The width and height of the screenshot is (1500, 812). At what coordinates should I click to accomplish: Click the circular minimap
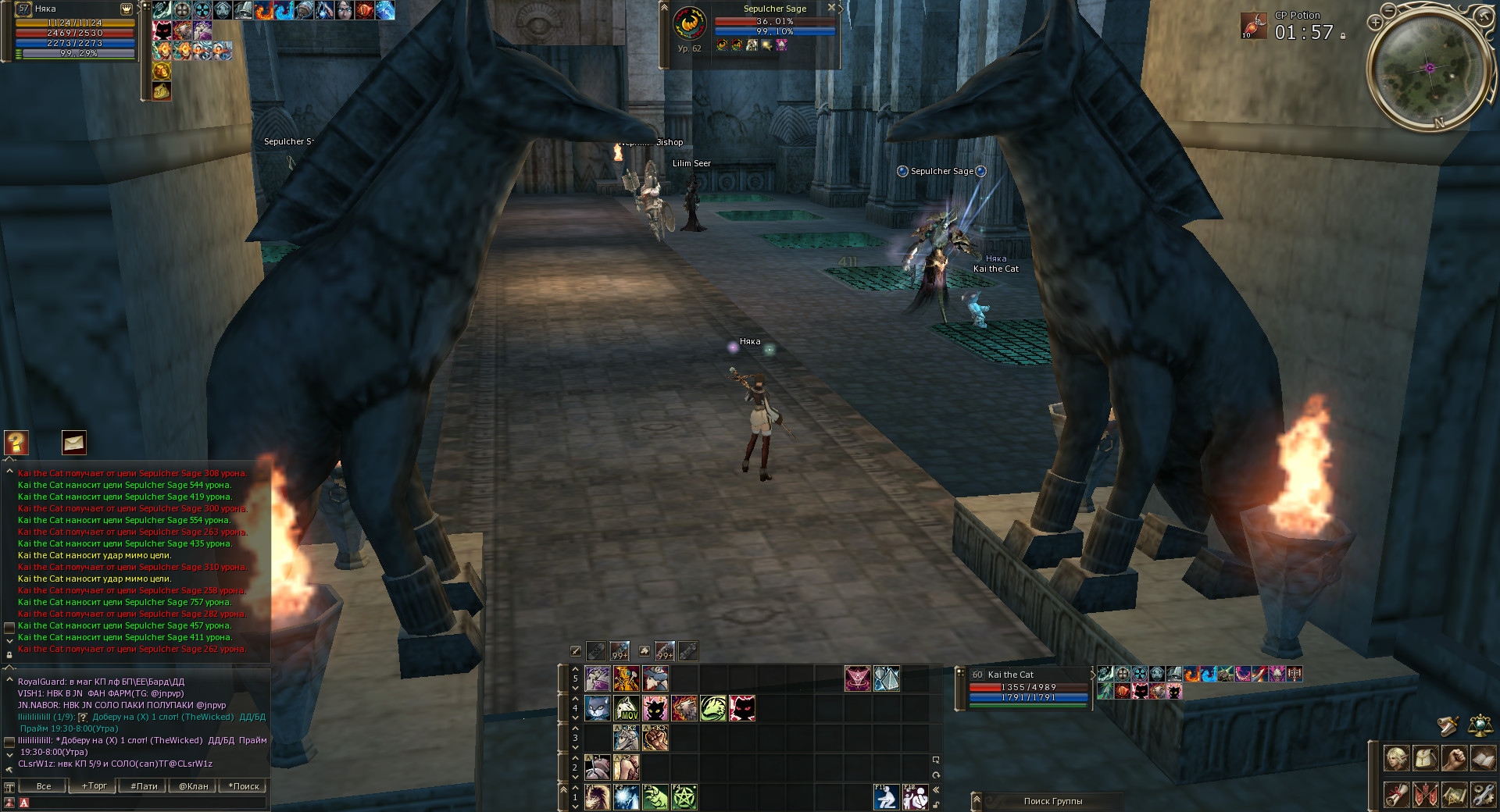(x=1430, y=68)
